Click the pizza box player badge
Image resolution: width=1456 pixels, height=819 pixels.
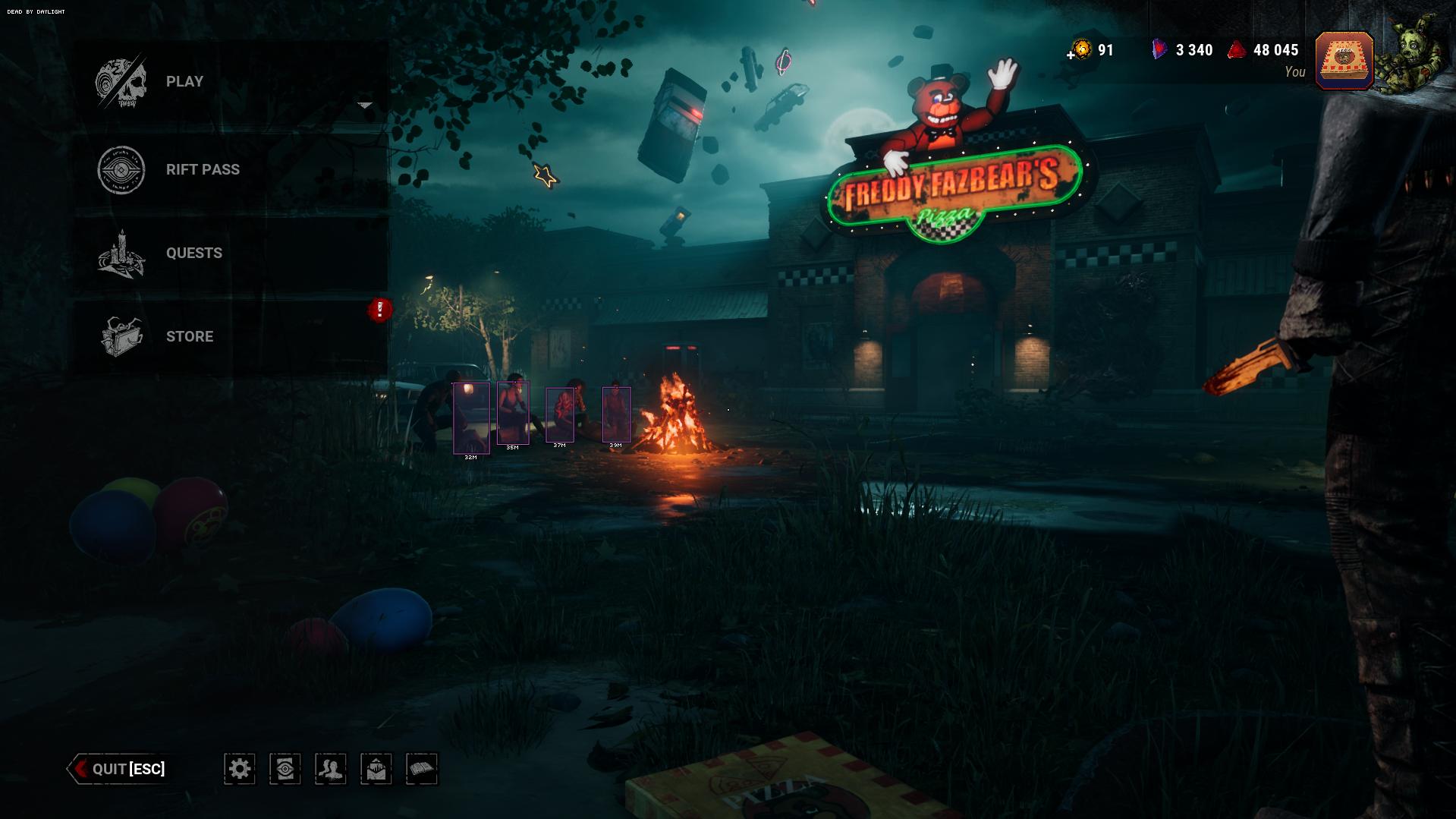tap(1344, 61)
